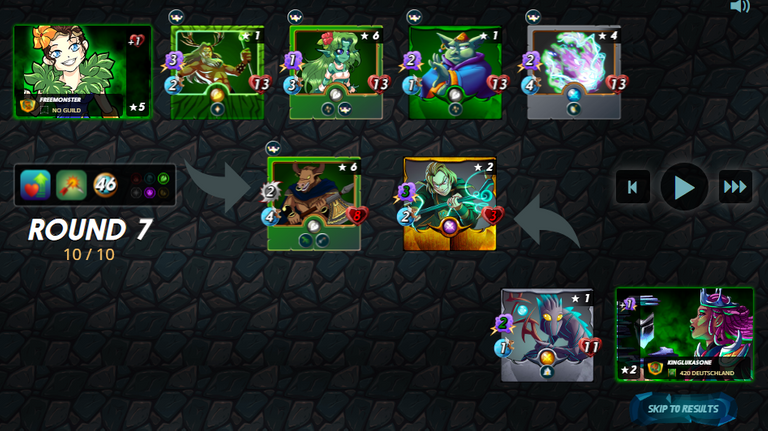Pick the antlered archer card in back row
Image resolution: width=768 pixels, height=431 pixels.
pyautogui.click(x=217, y=73)
